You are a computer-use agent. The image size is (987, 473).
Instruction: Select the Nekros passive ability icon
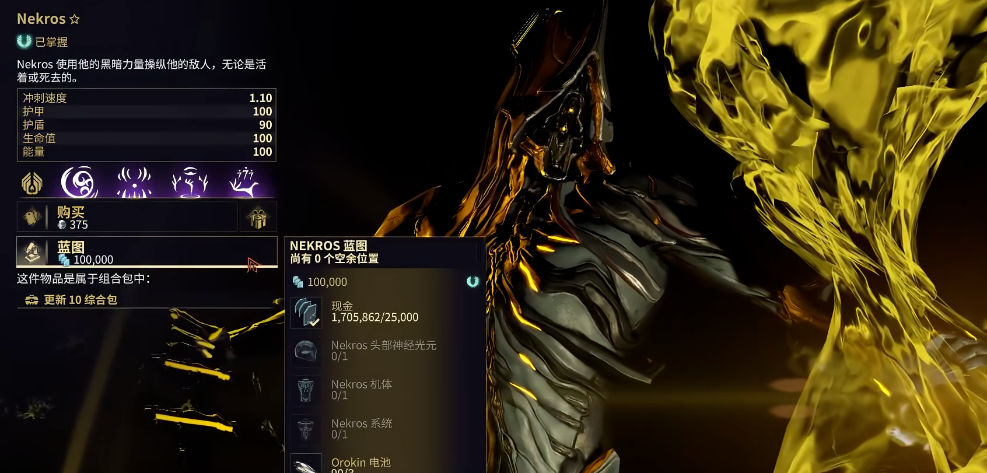pyautogui.click(x=33, y=183)
